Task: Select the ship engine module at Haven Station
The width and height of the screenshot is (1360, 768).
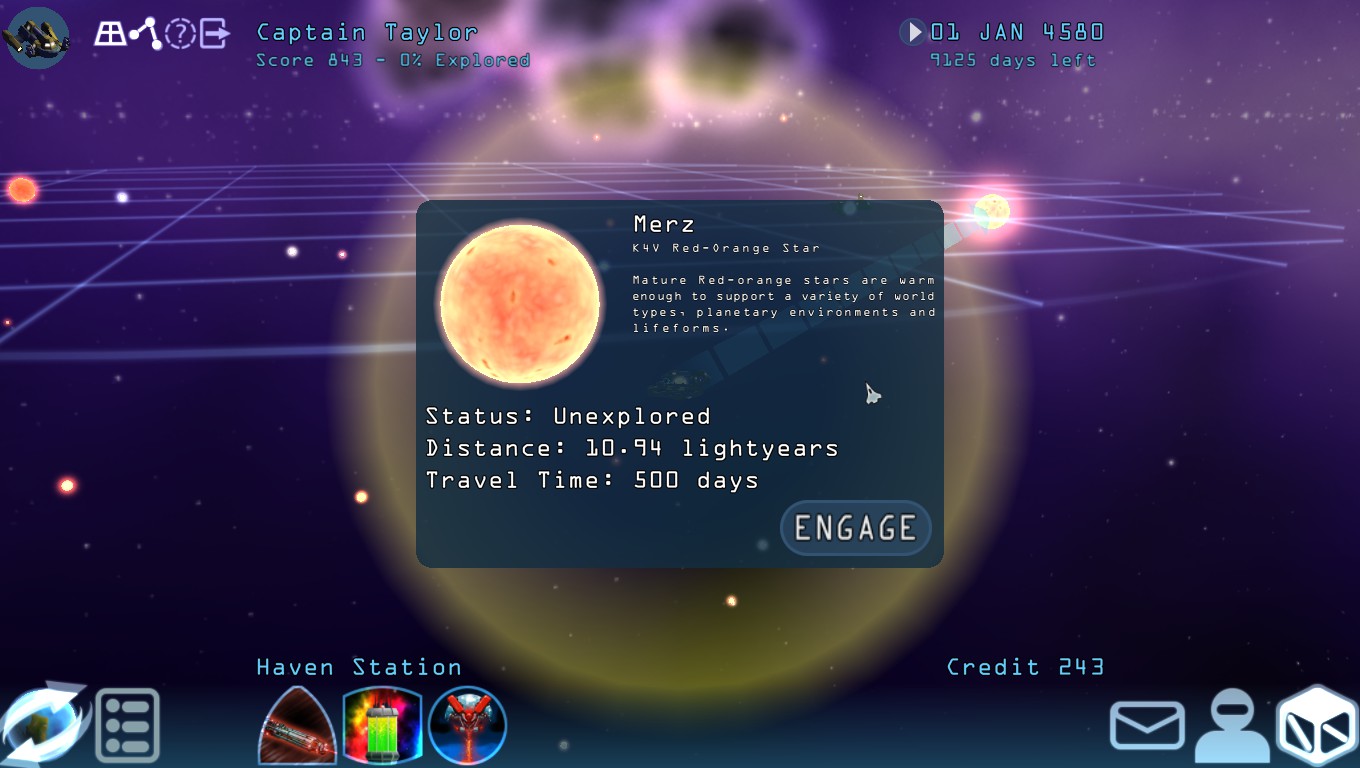Action: pos(297,726)
